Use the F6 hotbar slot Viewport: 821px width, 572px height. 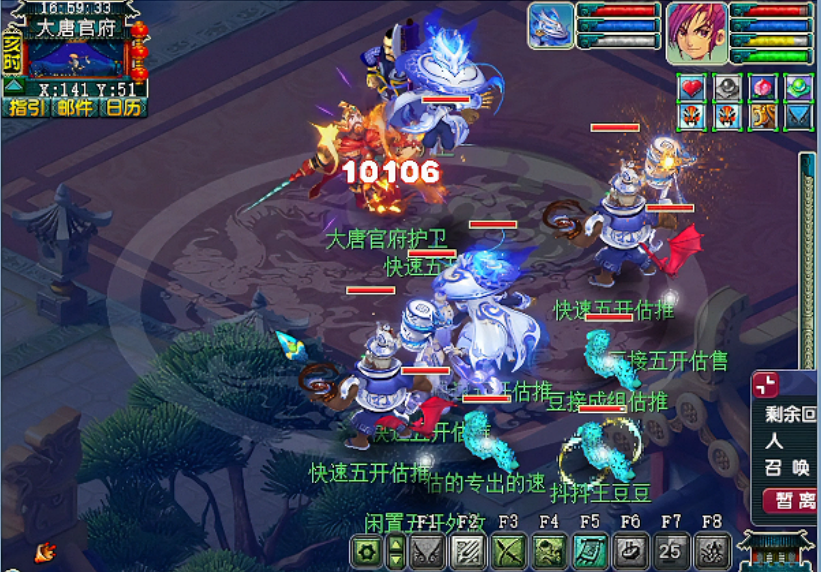tap(630, 550)
